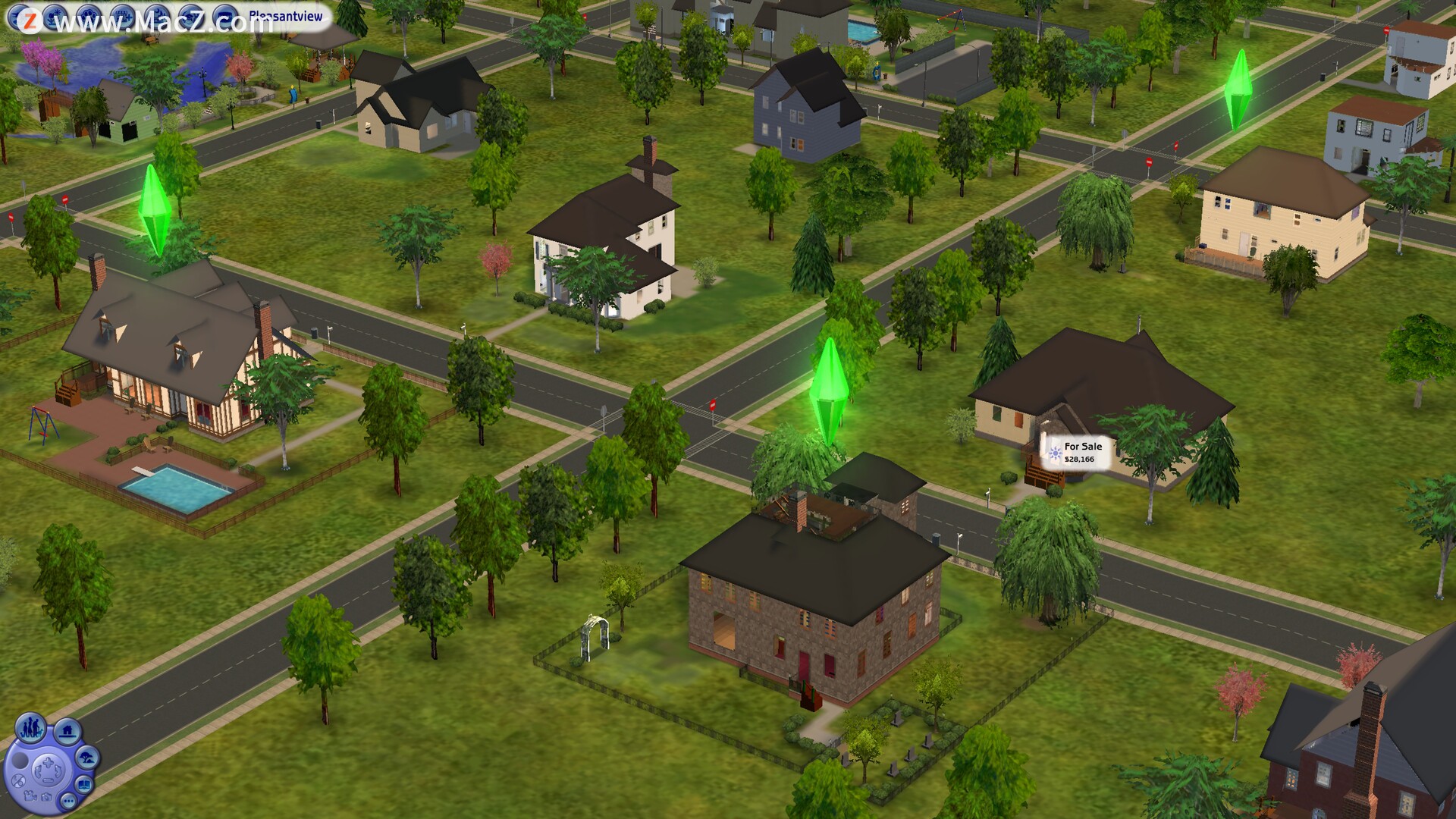This screenshot has height=819, width=1456.
Task: Open the three-dots options menu
Action: (x=68, y=801)
